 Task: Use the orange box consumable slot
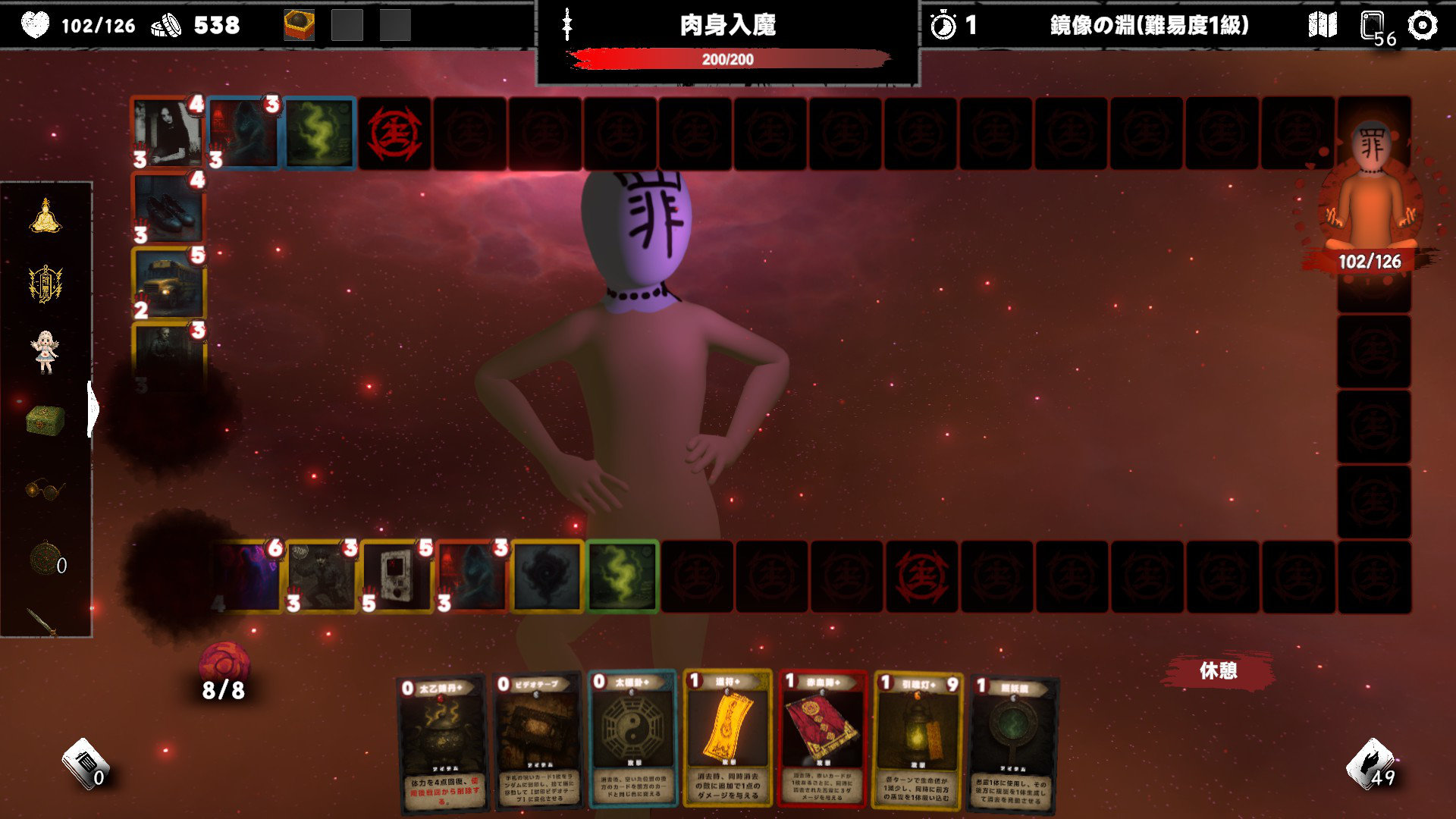pyautogui.click(x=299, y=26)
